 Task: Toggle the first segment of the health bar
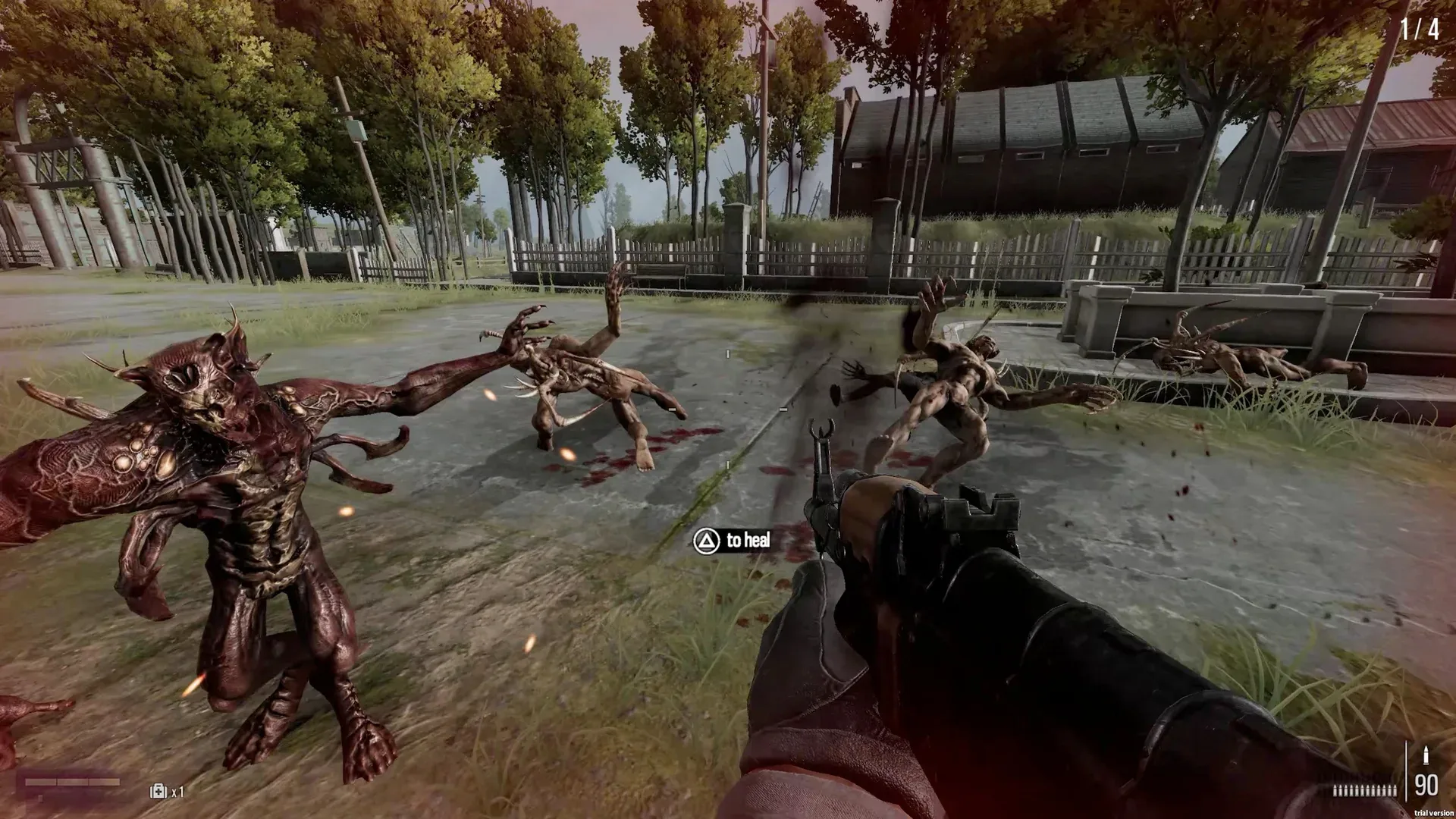(x=41, y=781)
